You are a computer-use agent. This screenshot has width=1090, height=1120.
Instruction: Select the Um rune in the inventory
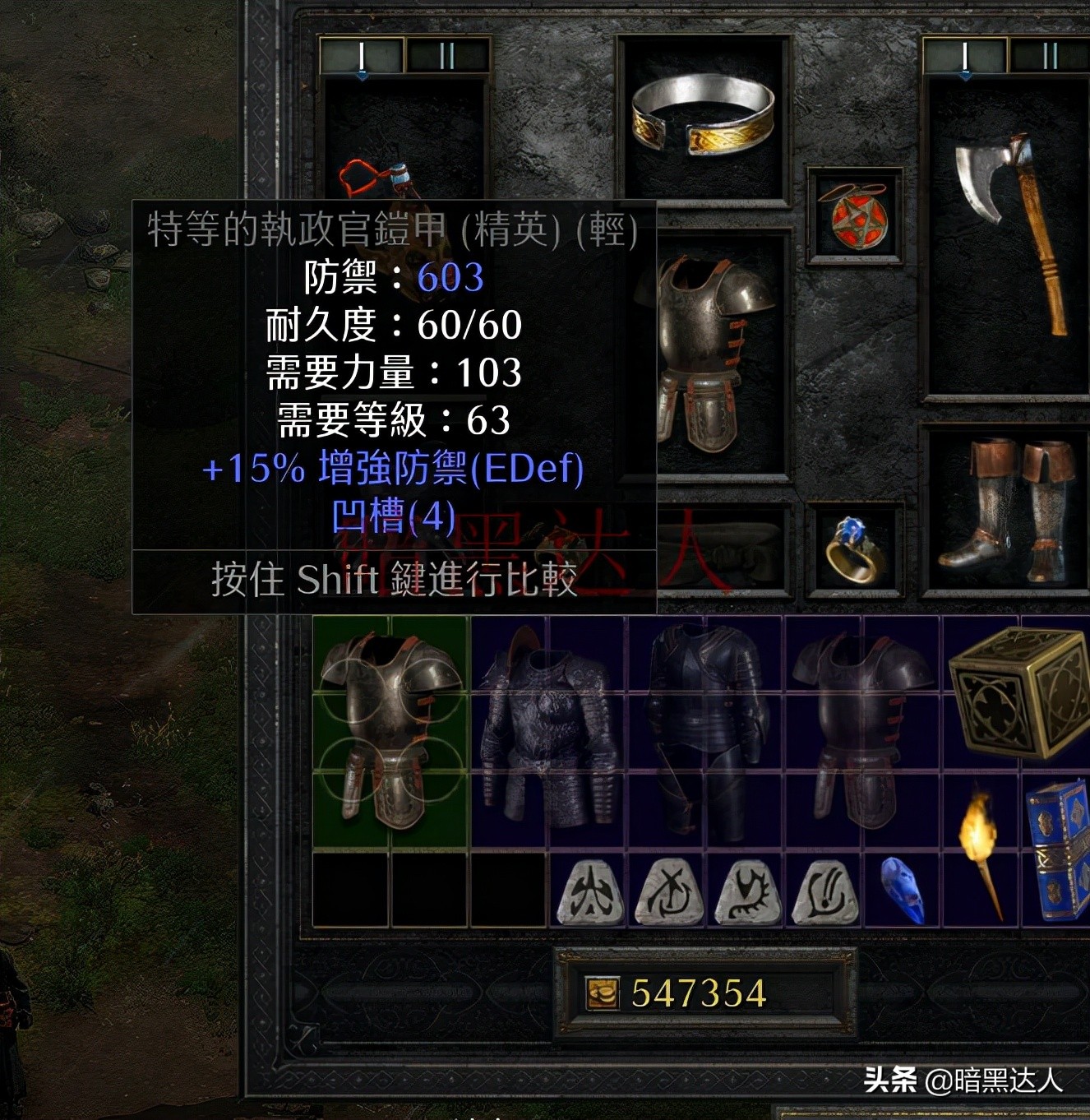pos(667,896)
